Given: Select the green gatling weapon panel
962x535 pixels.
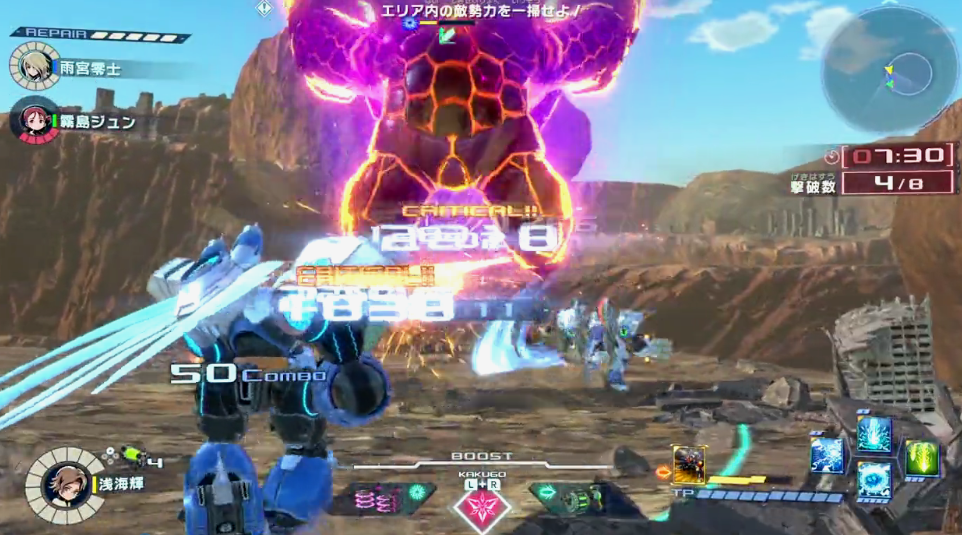Looking at the screenshot, I should [x=575, y=496].
